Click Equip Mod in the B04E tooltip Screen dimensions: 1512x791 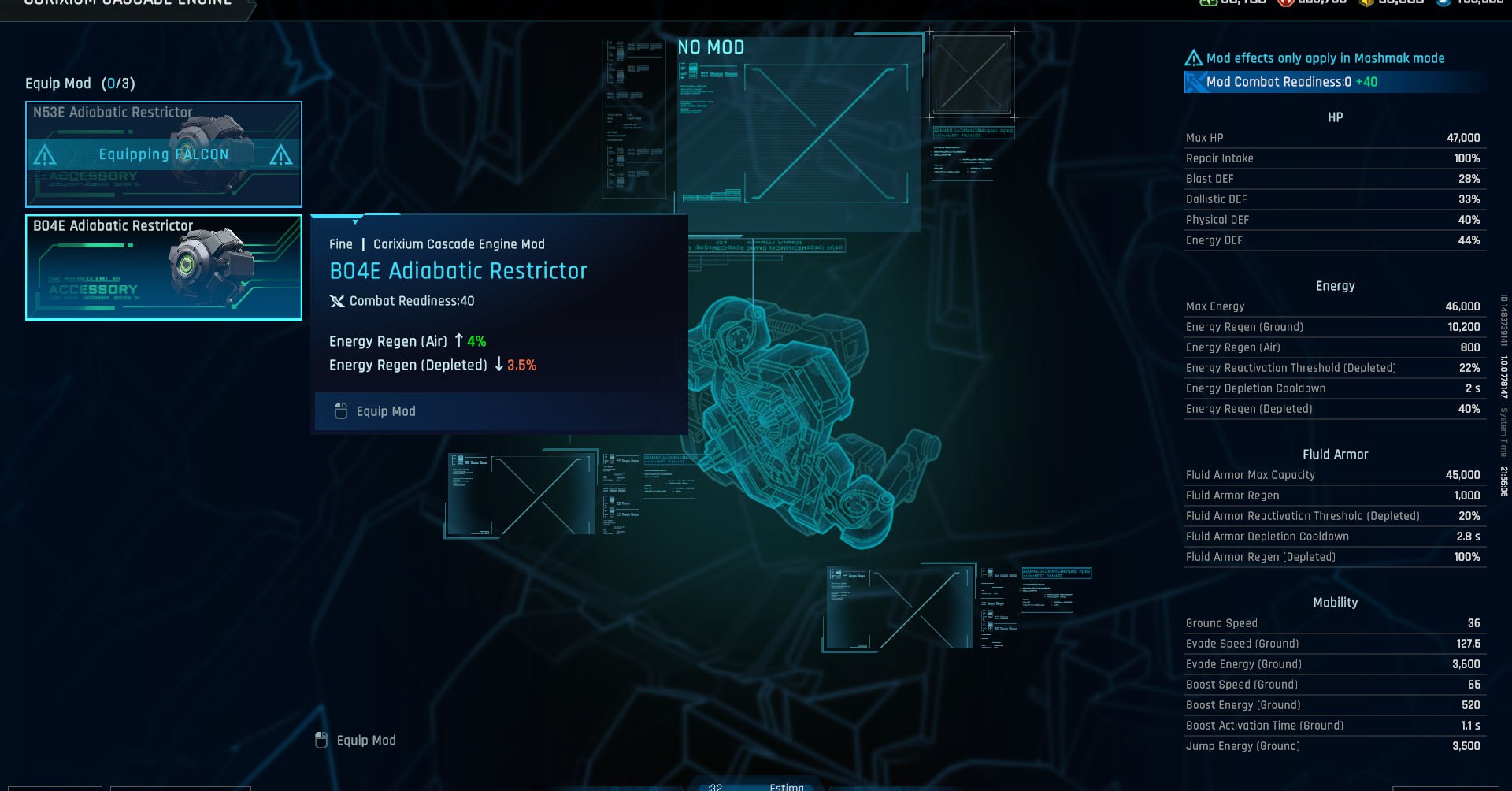coord(385,411)
